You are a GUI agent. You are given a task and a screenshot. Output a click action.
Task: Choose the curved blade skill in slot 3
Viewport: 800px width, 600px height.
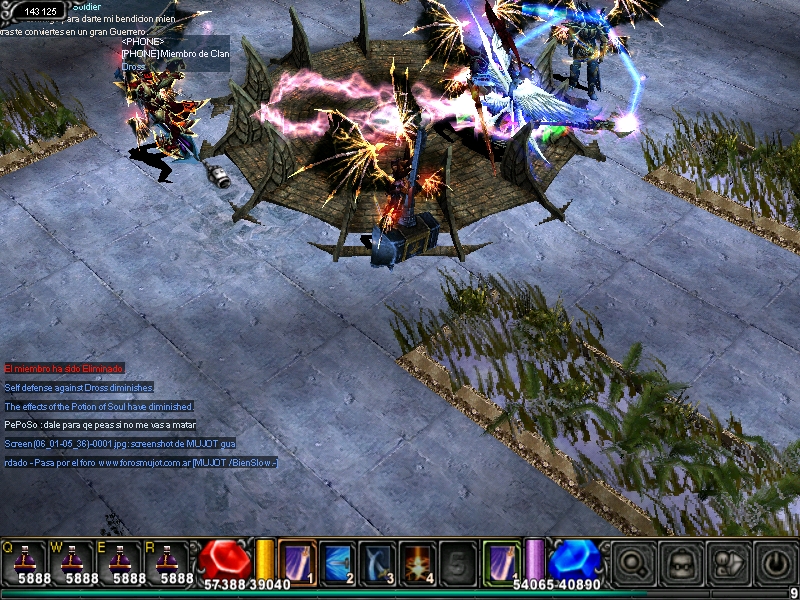tap(377, 561)
